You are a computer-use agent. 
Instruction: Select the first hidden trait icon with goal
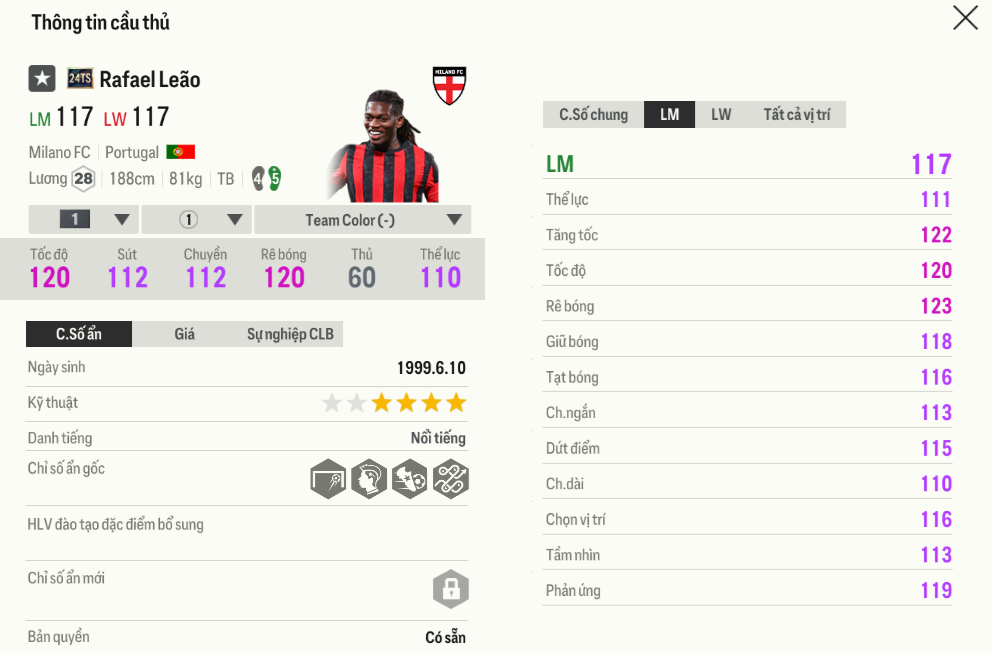click(328, 480)
